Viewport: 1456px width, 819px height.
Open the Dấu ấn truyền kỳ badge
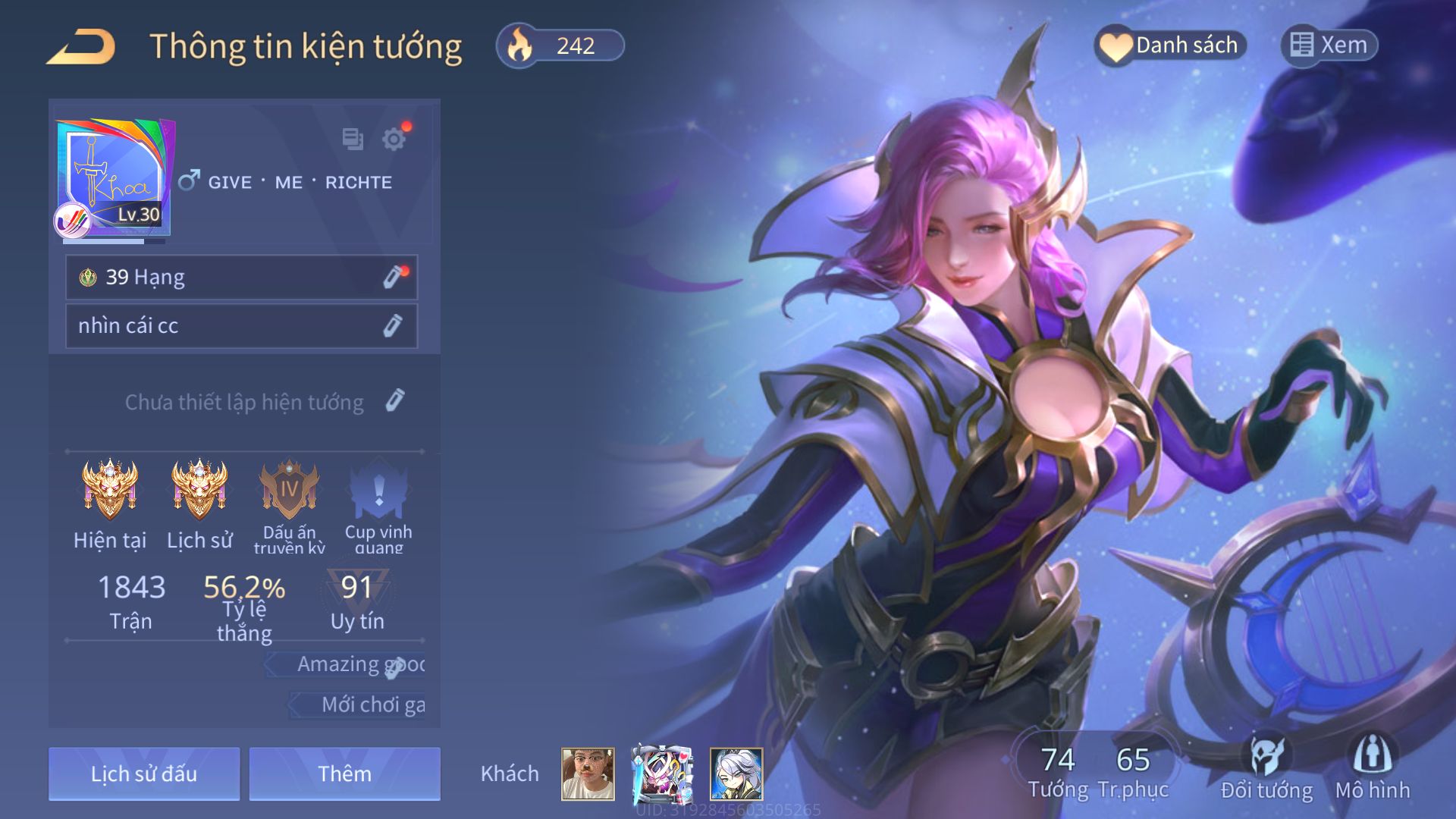click(x=289, y=490)
